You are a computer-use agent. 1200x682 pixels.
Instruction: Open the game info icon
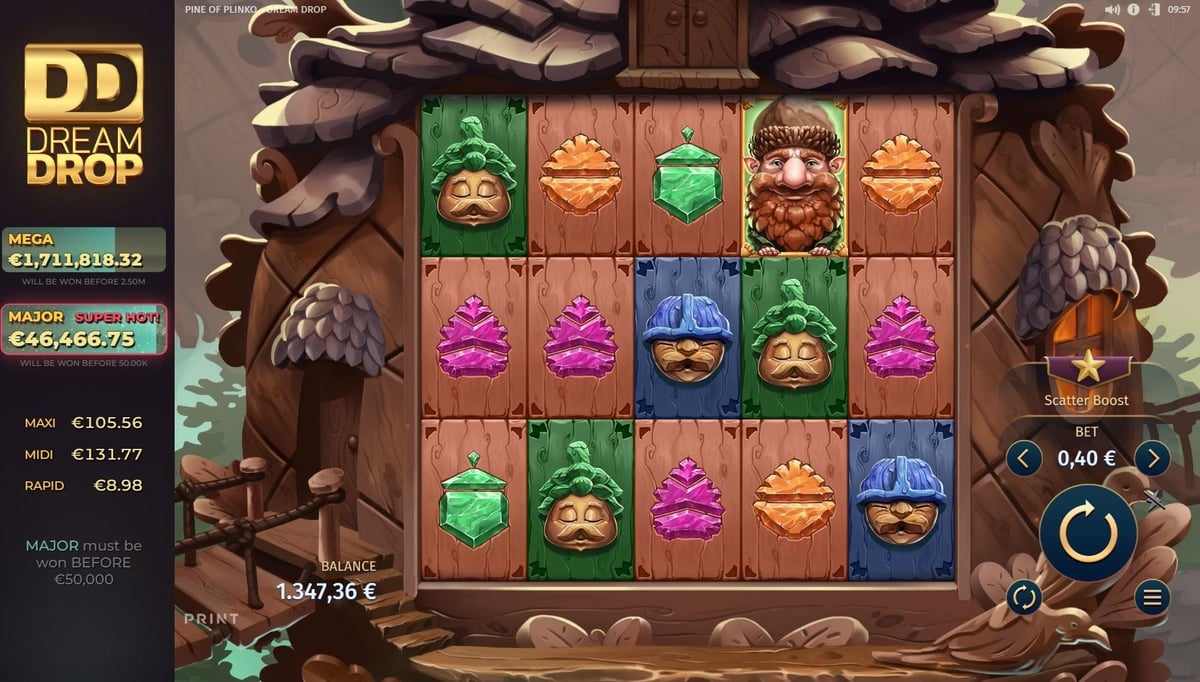(x=1134, y=9)
